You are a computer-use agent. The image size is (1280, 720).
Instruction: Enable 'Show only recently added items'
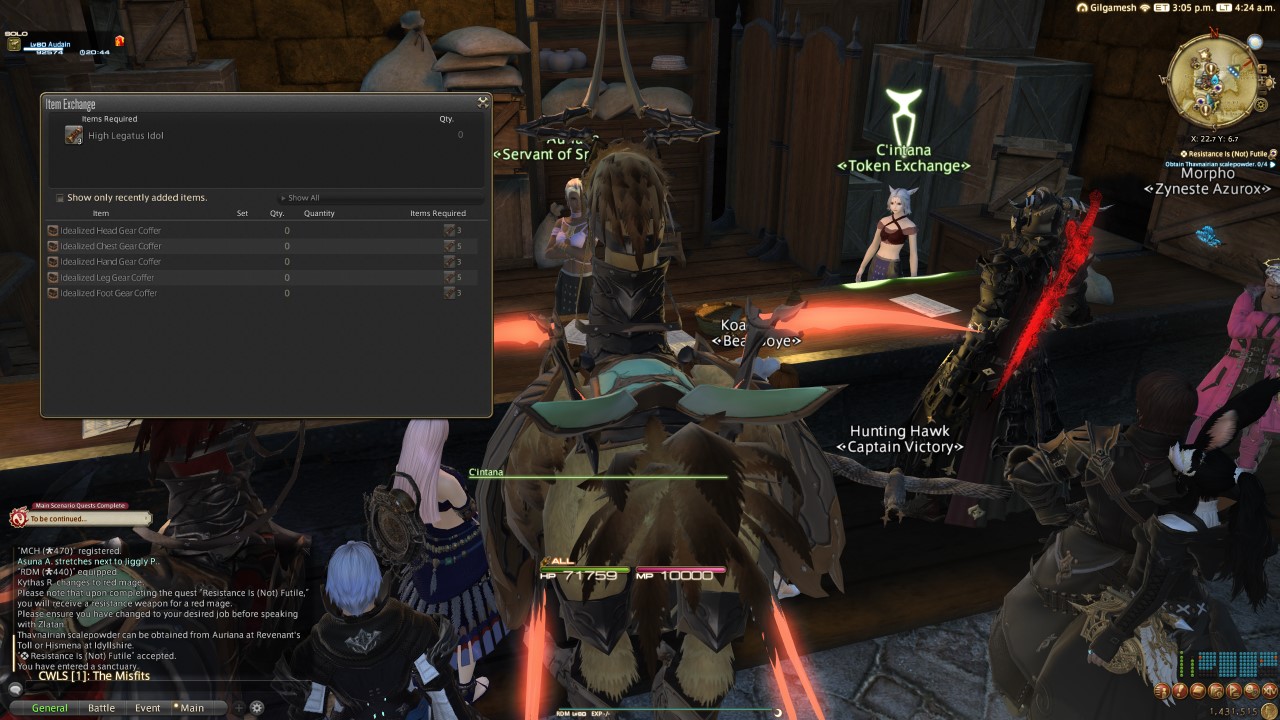coord(59,198)
